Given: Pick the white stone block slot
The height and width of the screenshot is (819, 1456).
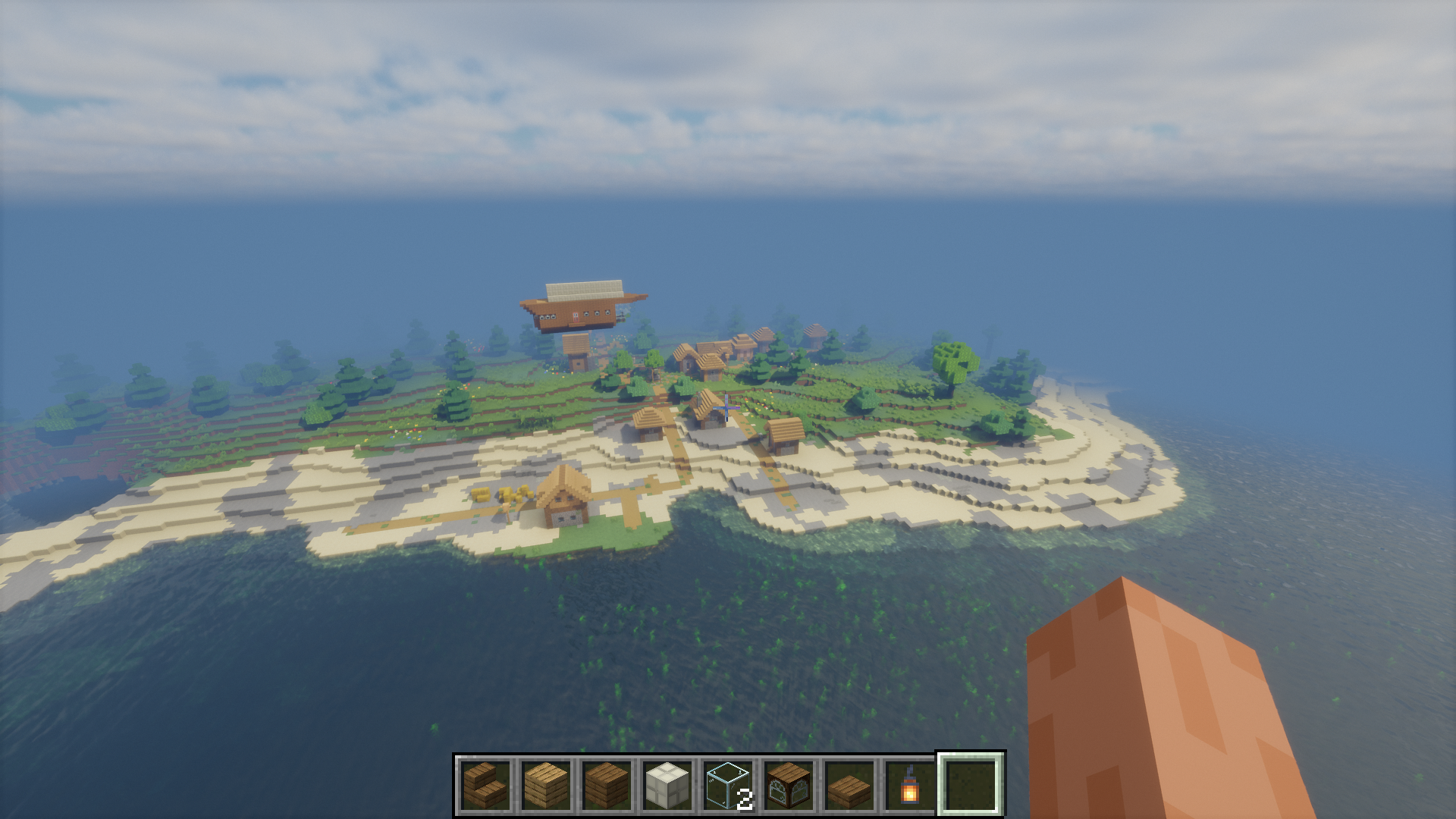Looking at the screenshot, I should [667, 785].
